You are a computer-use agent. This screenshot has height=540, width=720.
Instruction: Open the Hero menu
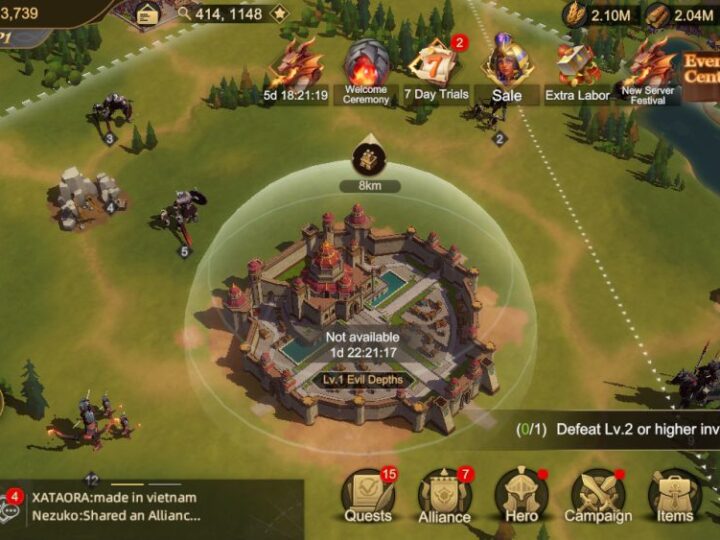click(521, 495)
